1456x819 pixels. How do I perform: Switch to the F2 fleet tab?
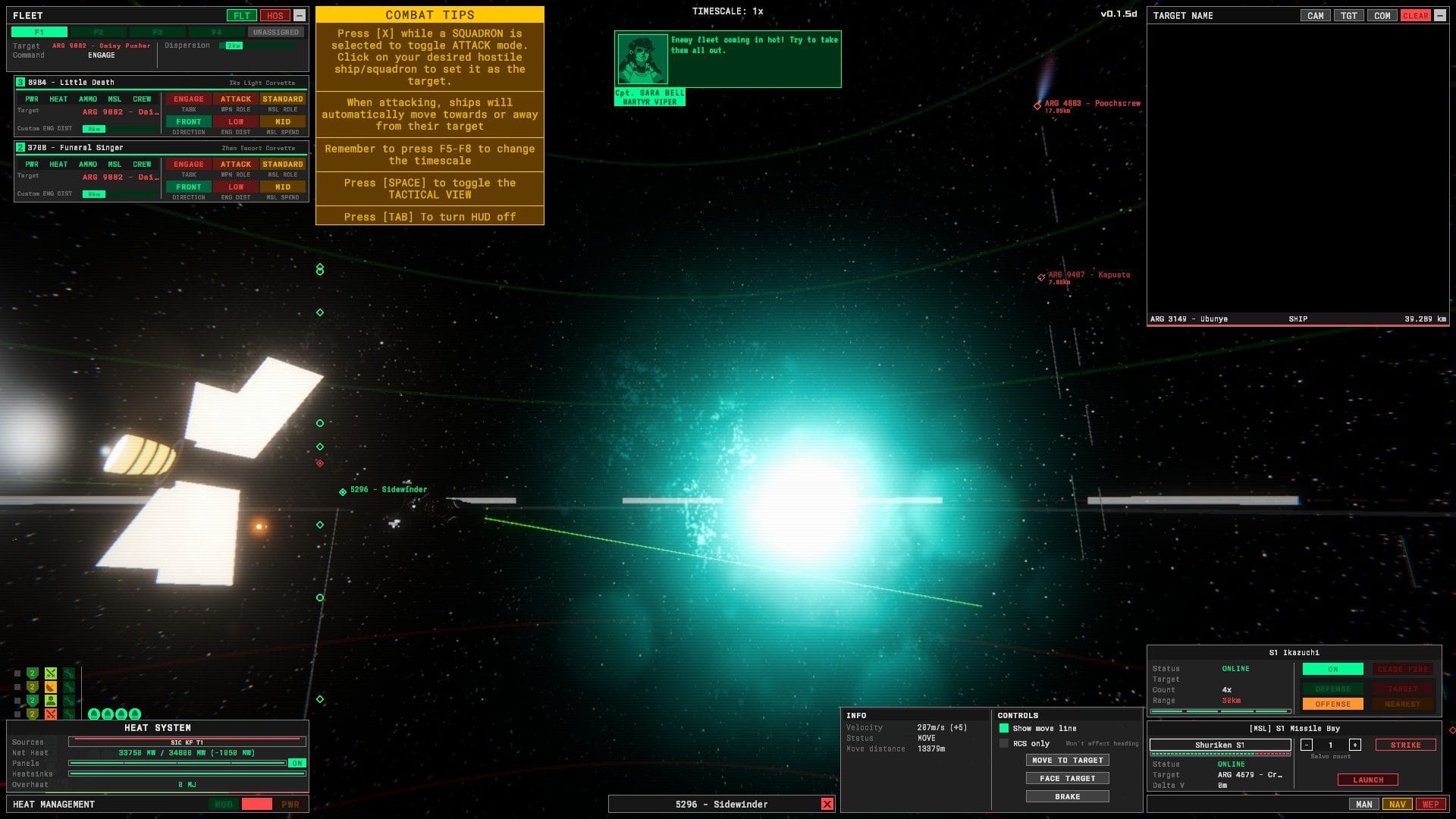pos(98,32)
